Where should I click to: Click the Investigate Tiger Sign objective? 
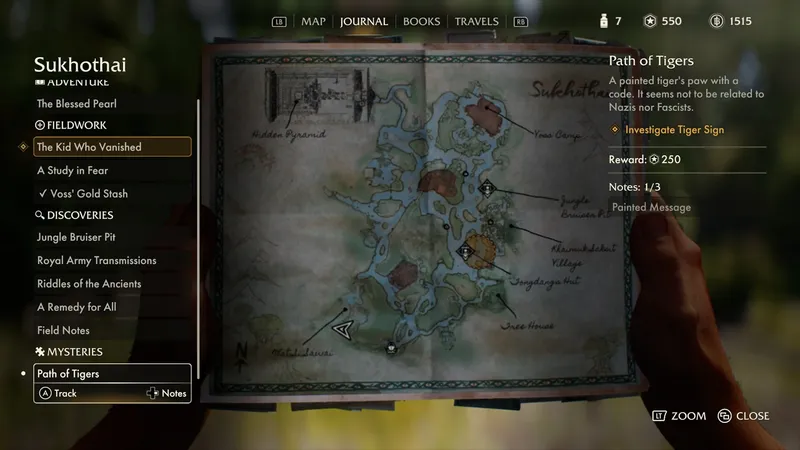(674, 130)
